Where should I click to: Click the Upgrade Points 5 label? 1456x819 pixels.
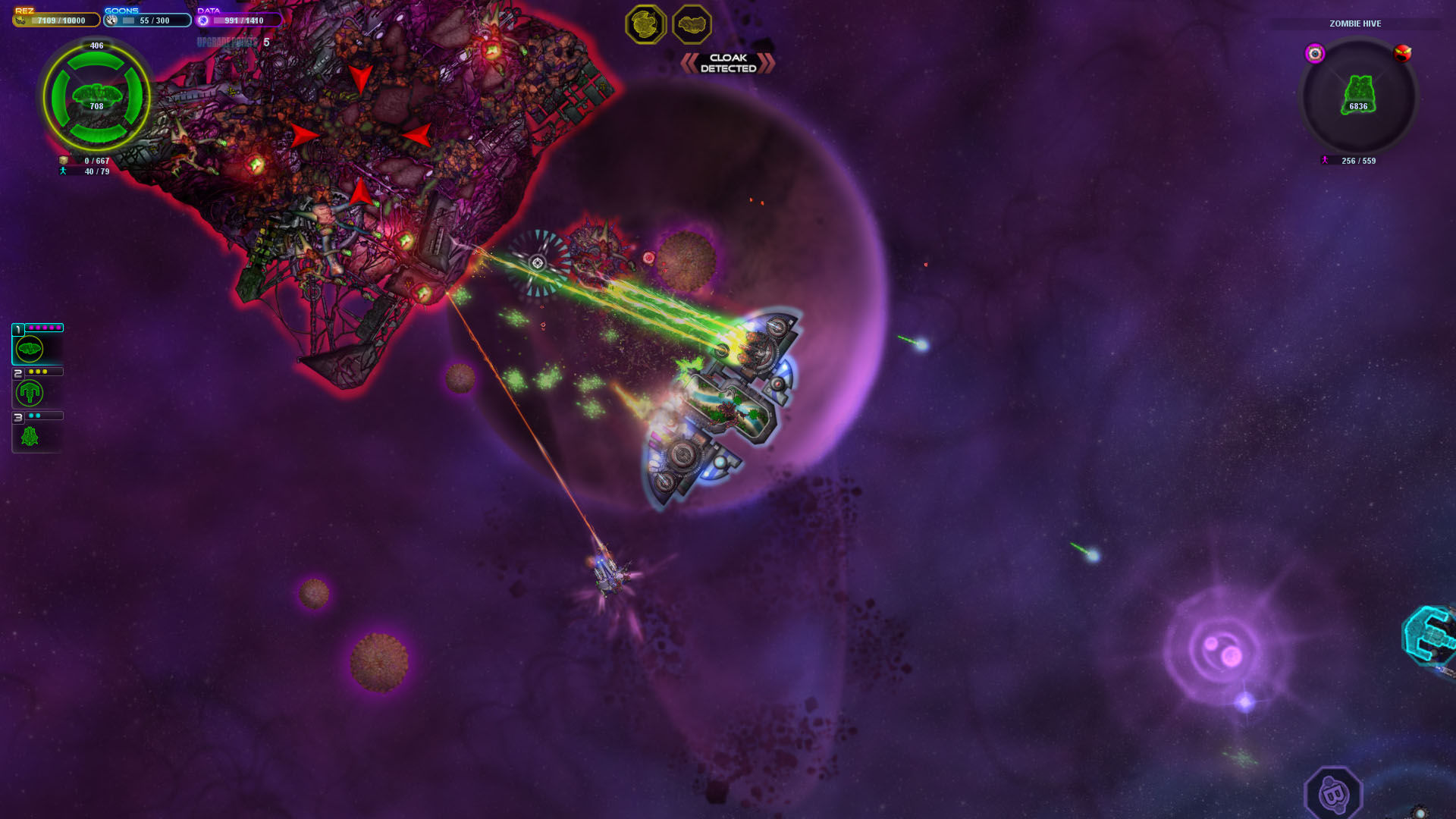pos(231,39)
